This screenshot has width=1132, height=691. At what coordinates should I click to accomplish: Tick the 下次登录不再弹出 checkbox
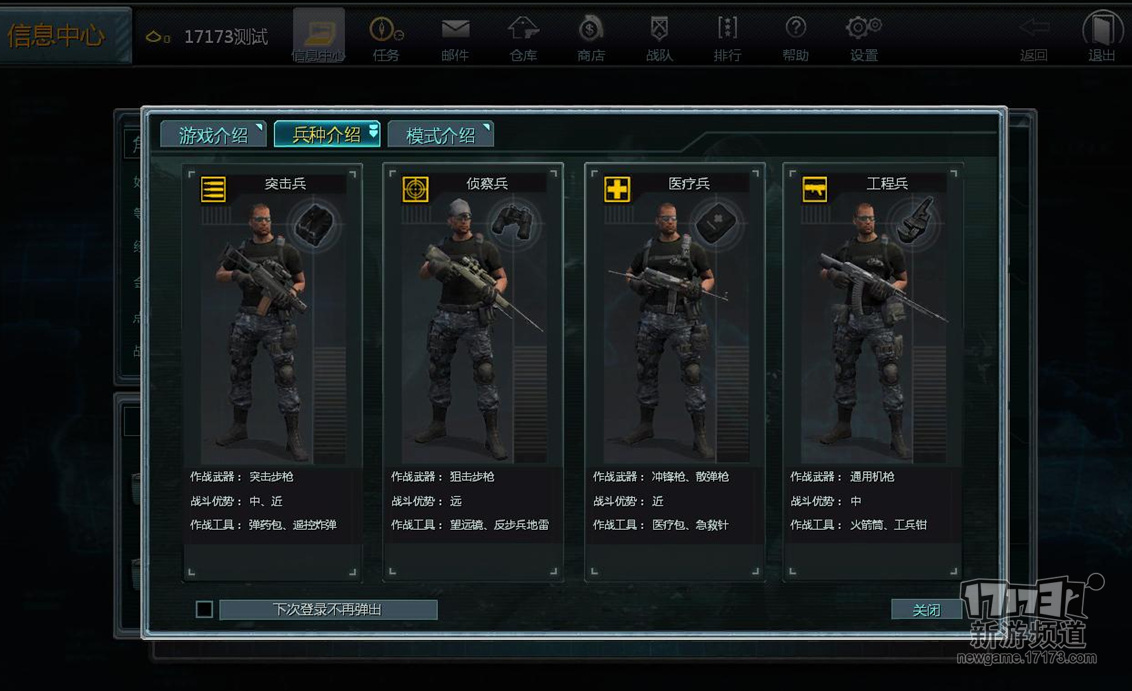click(x=205, y=609)
